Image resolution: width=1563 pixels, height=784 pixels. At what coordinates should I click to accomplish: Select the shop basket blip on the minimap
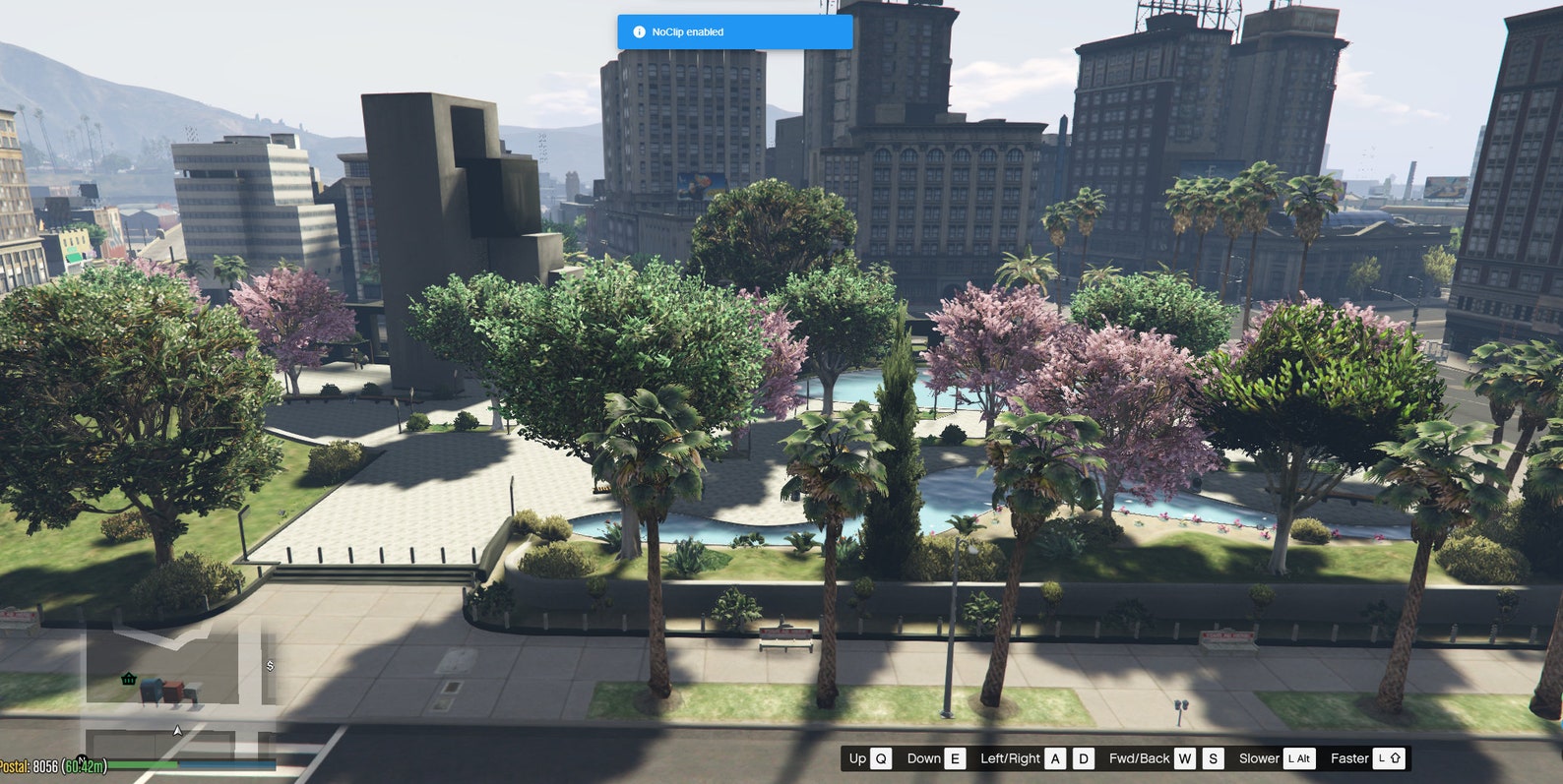point(129,679)
